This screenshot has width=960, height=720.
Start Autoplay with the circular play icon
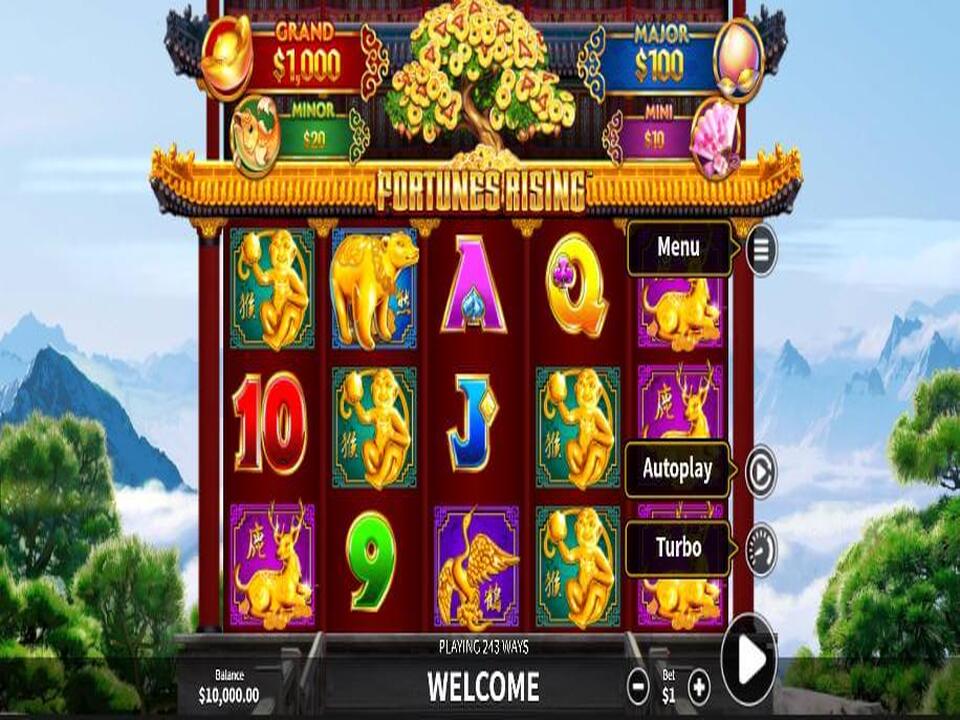tap(761, 471)
